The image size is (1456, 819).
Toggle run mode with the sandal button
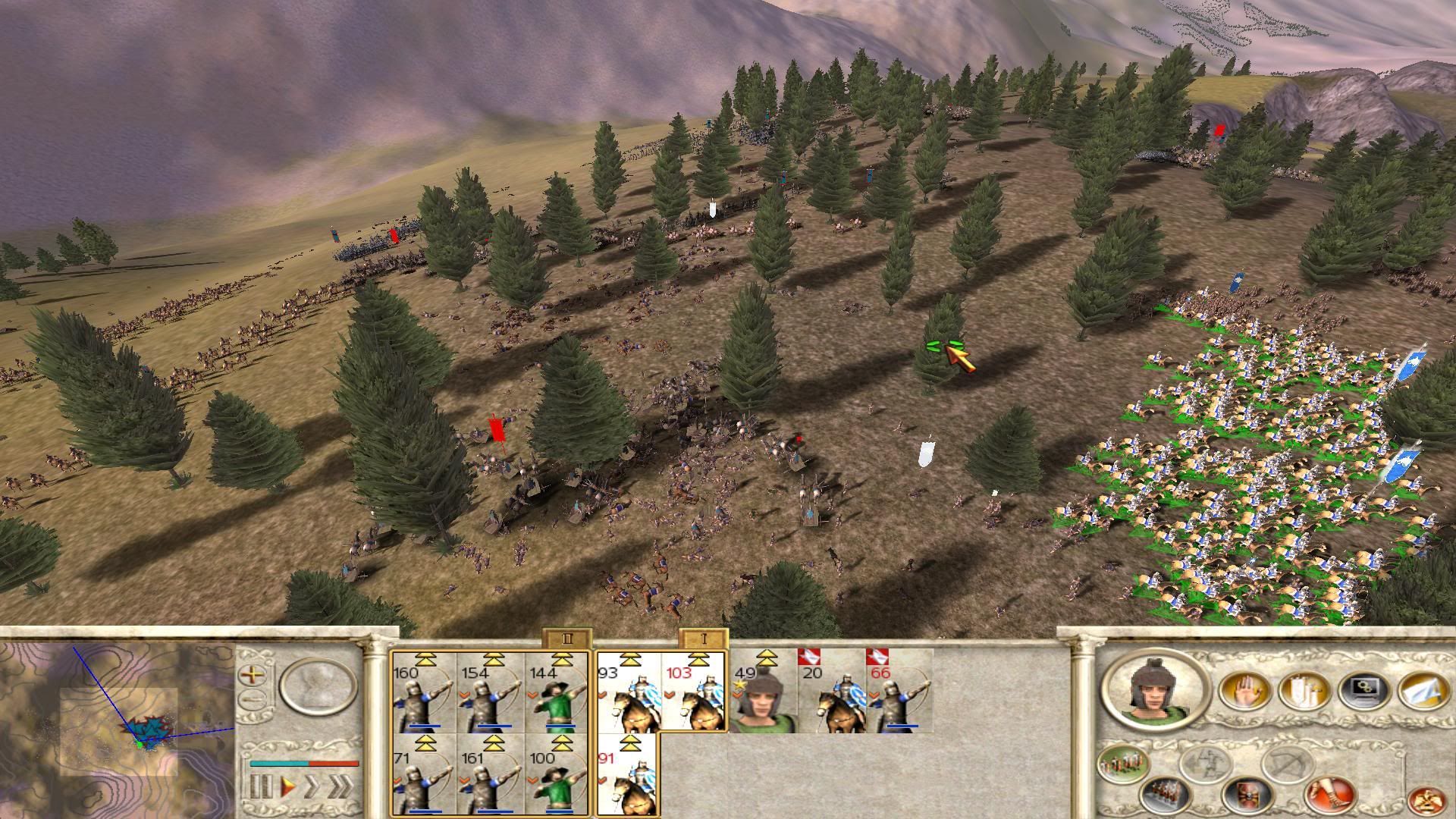1329,795
